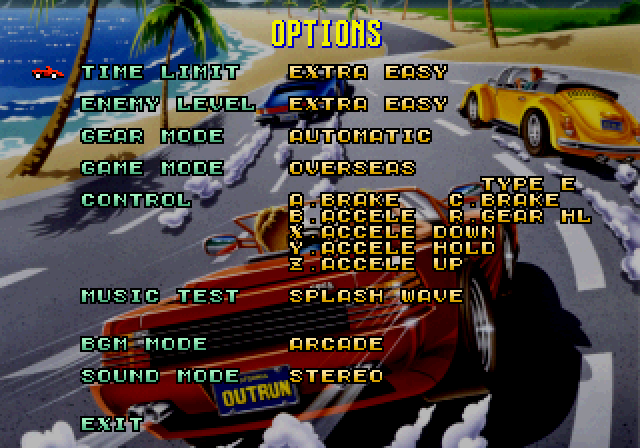This screenshot has width=640, height=448.
Task: Change the Arcade BGM value
Action: coord(336,344)
